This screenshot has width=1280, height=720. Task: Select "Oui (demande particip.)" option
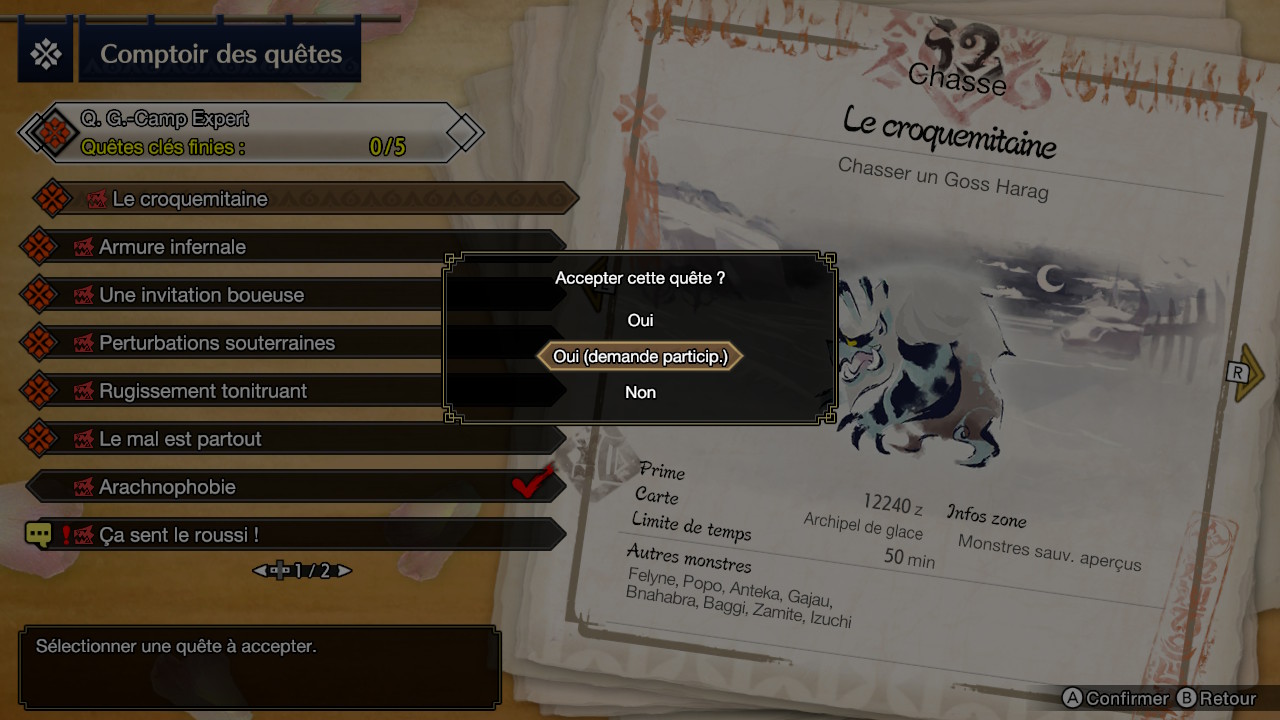pos(640,356)
